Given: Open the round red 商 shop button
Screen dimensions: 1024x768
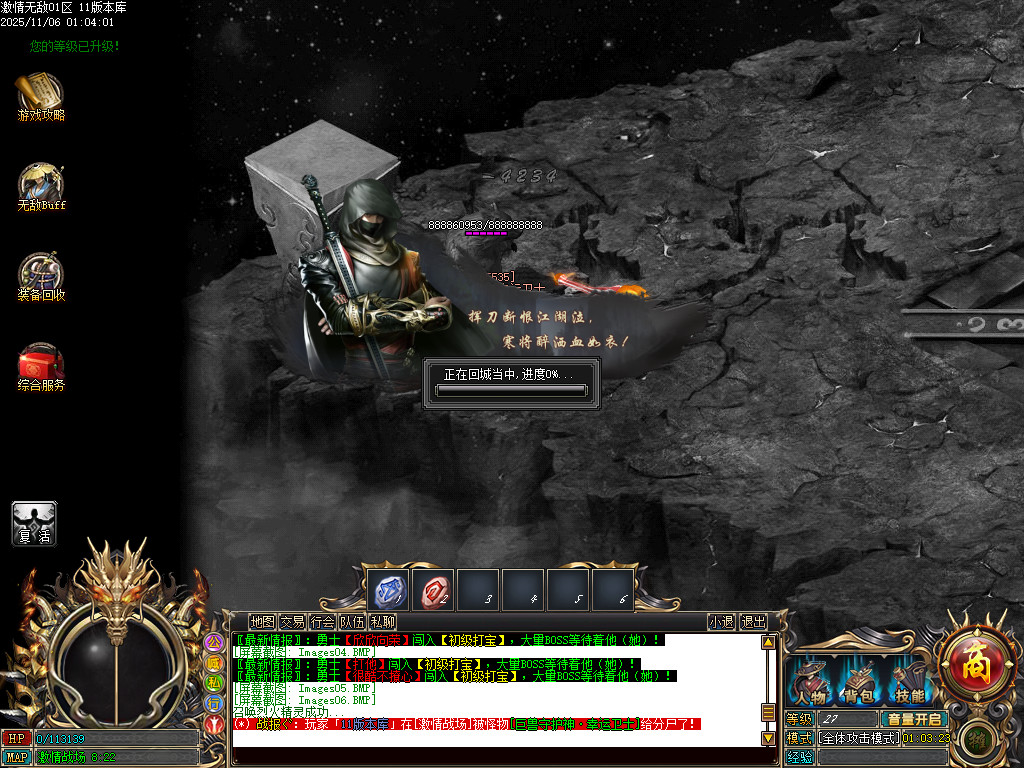Looking at the screenshot, I should [x=970, y=661].
